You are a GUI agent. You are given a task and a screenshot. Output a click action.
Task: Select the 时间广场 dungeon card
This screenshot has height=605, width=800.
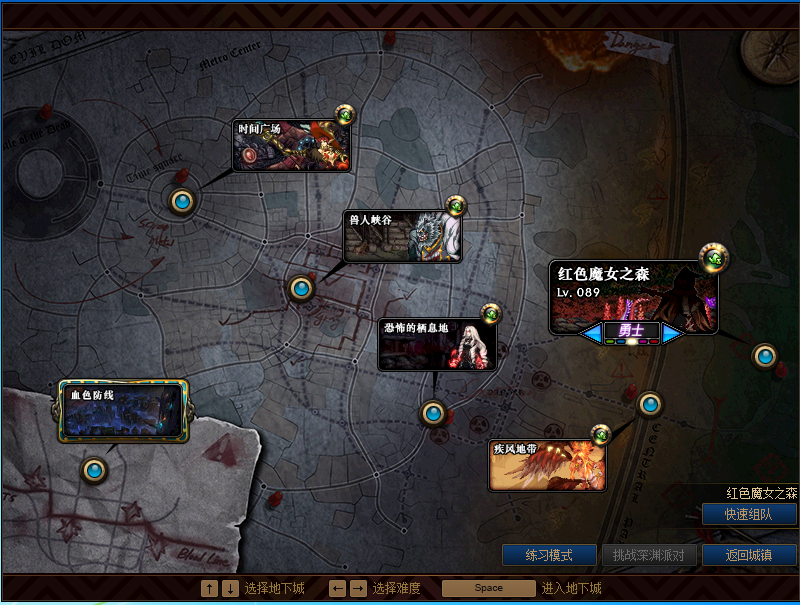pyautogui.click(x=292, y=146)
